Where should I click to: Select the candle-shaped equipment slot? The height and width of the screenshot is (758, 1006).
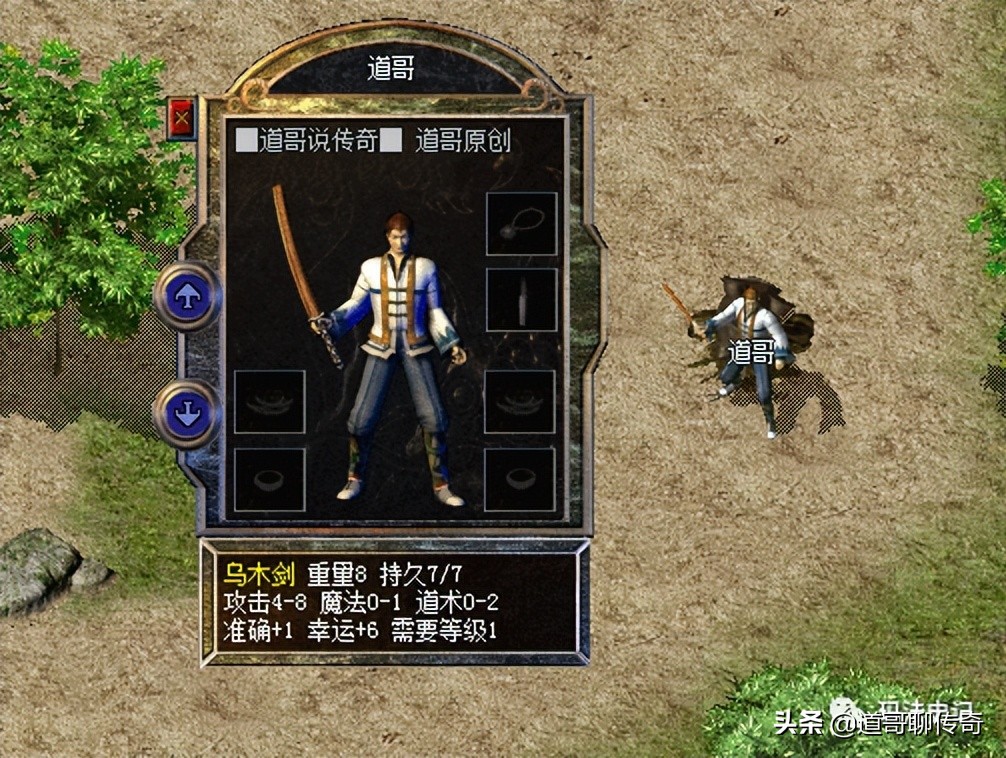tap(521, 299)
